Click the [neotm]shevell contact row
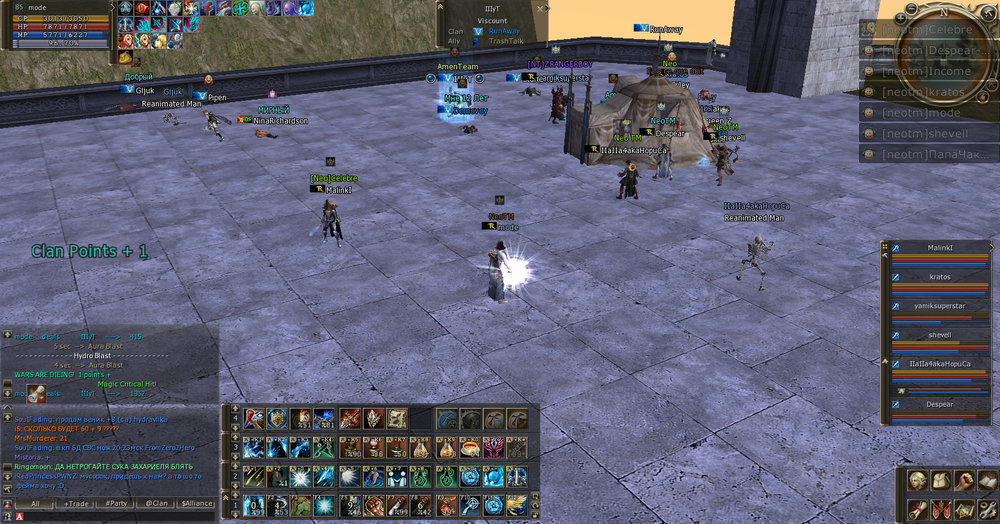The width and height of the screenshot is (1000, 524). point(929,133)
